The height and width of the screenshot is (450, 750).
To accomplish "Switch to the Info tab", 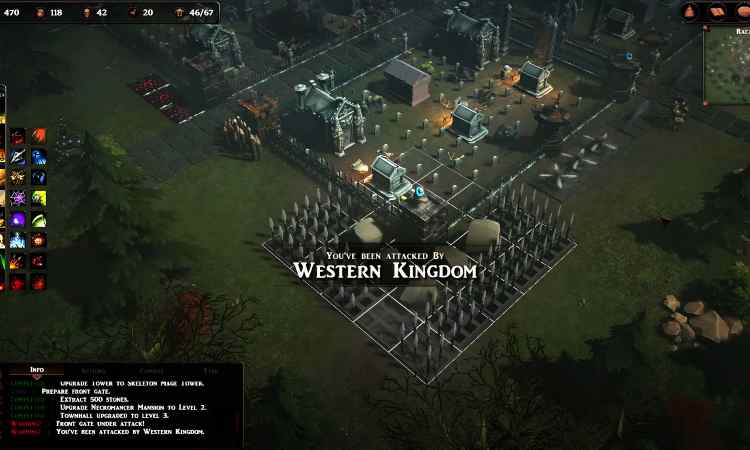I will (37, 370).
